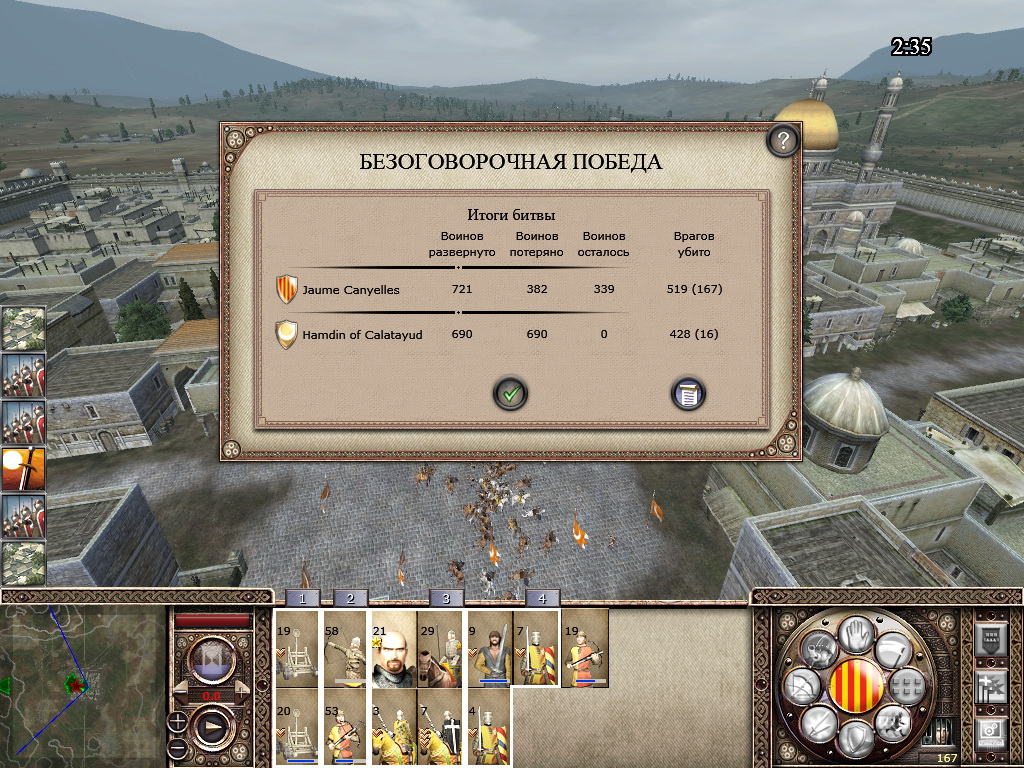Confirm the battle results with the green checkmark
The width and height of the screenshot is (1024, 768).
[510, 393]
